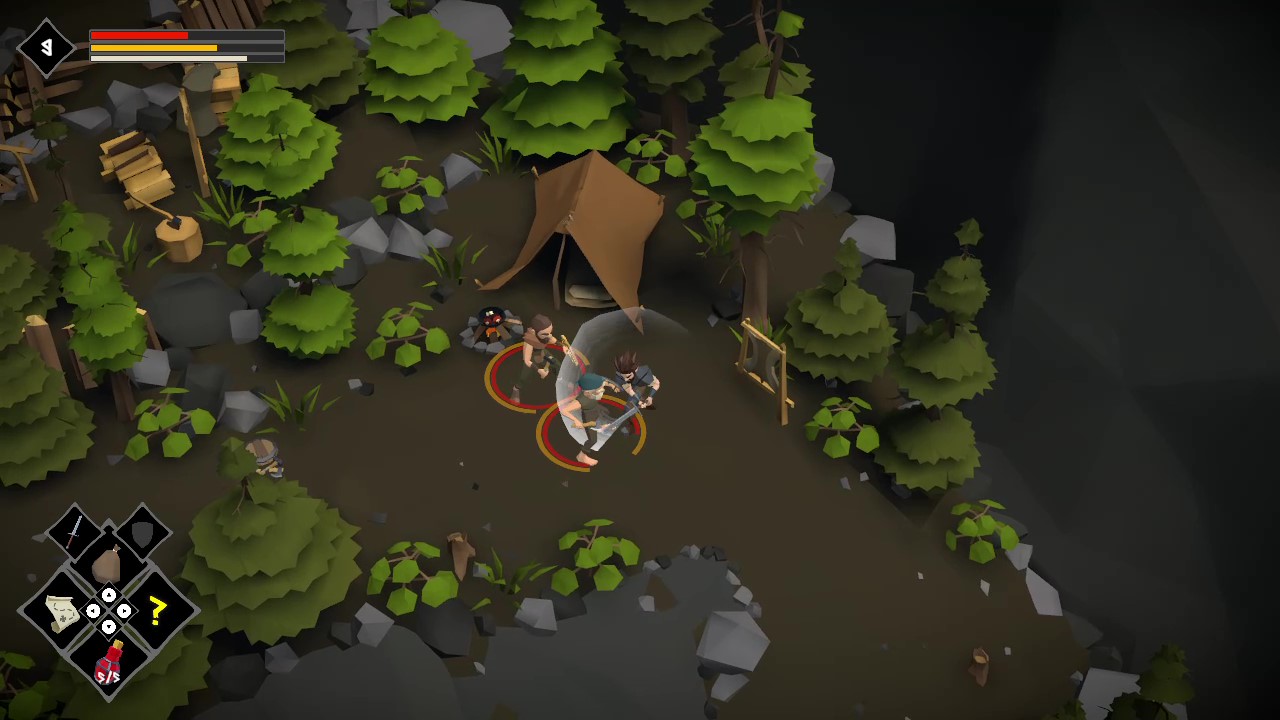The image size is (1280, 720).
Task: Select the sword icon in the radial menu
Action: click(74, 531)
